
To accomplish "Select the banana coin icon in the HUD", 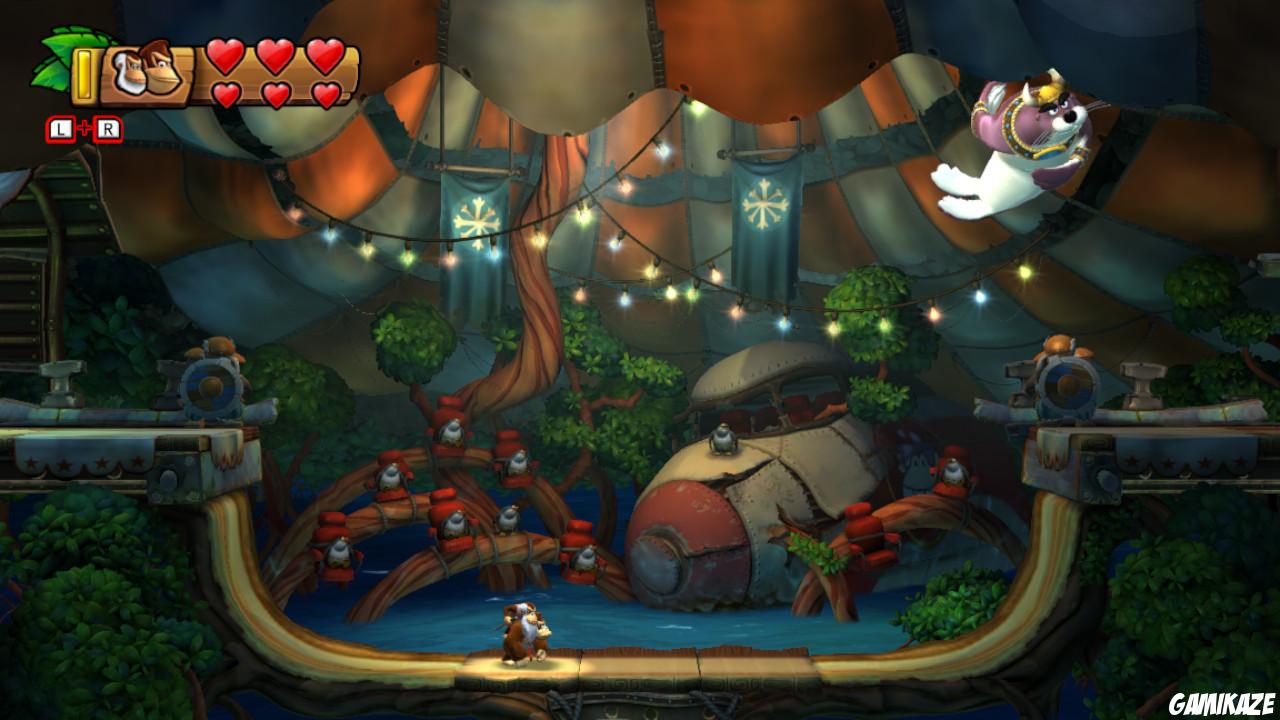I will coord(84,73).
